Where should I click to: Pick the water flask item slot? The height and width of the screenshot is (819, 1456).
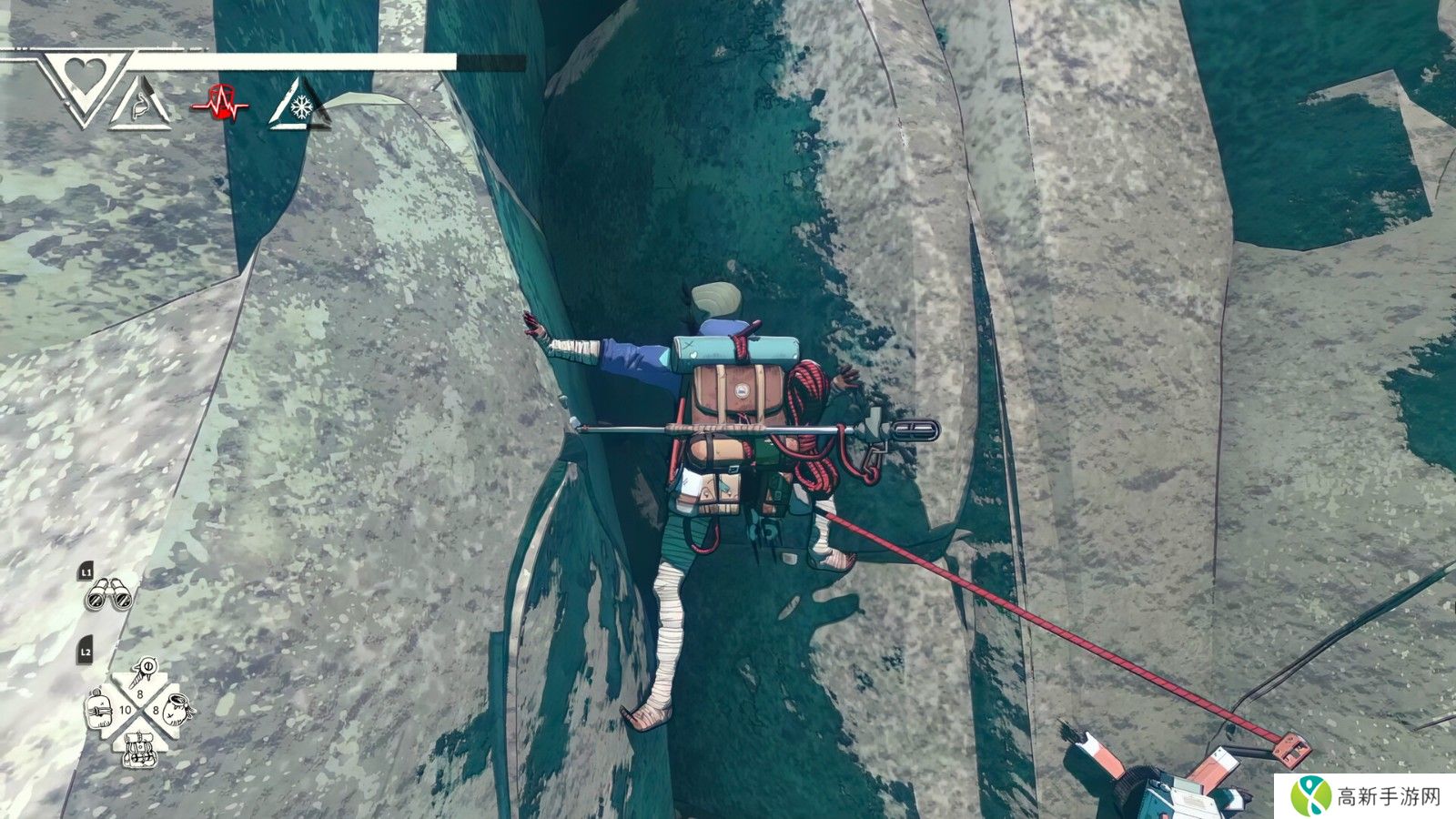point(100,709)
